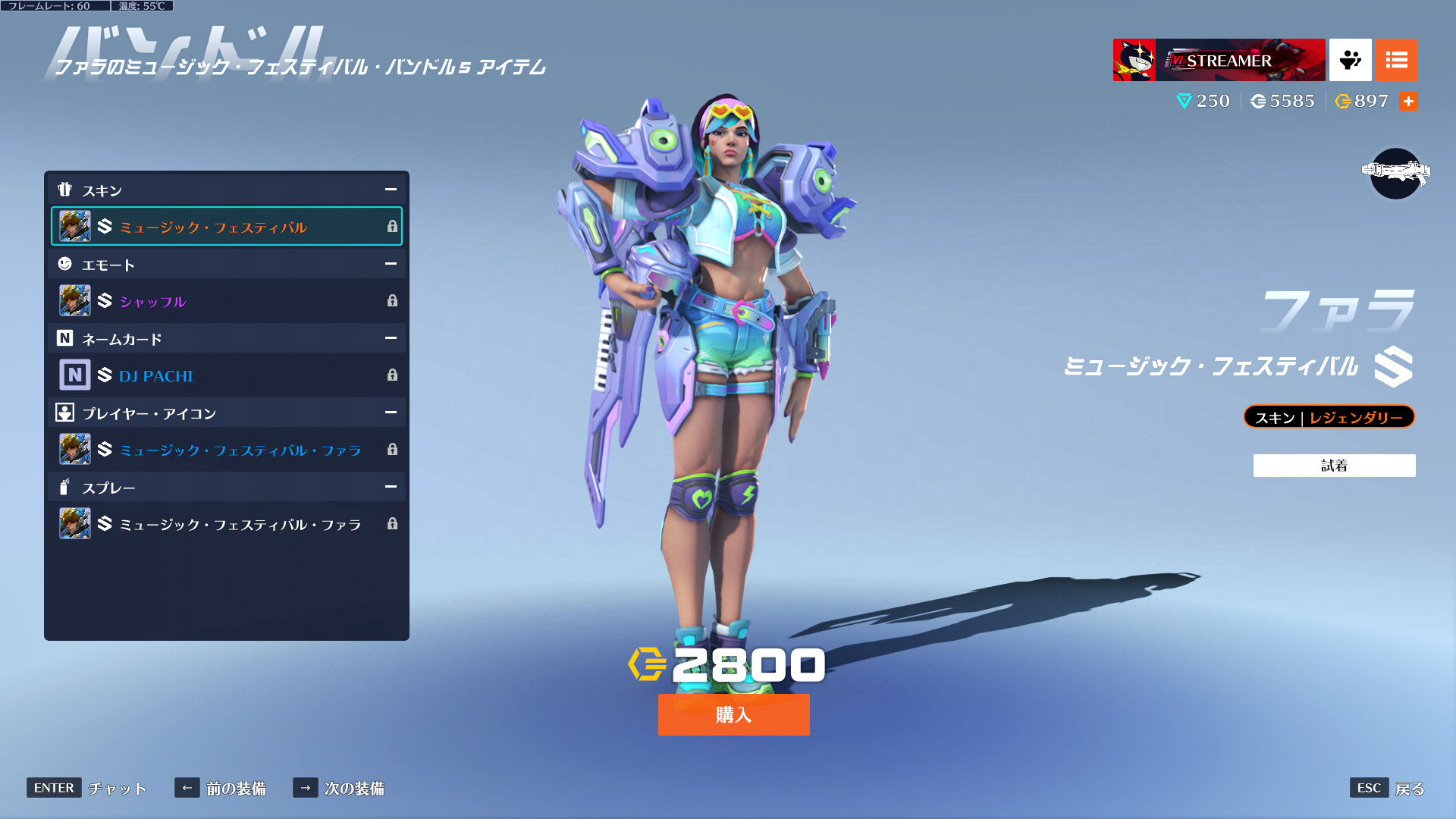Show next equipment with 次の装備
Image resolution: width=1456 pixels, height=819 pixels.
click(339, 788)
